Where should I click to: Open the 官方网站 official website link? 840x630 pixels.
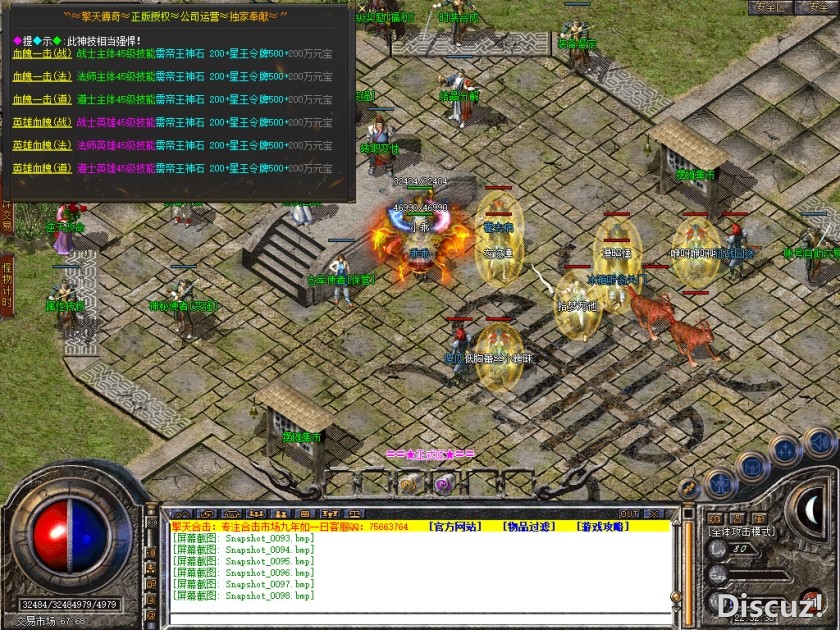click(x=457, y=526)
